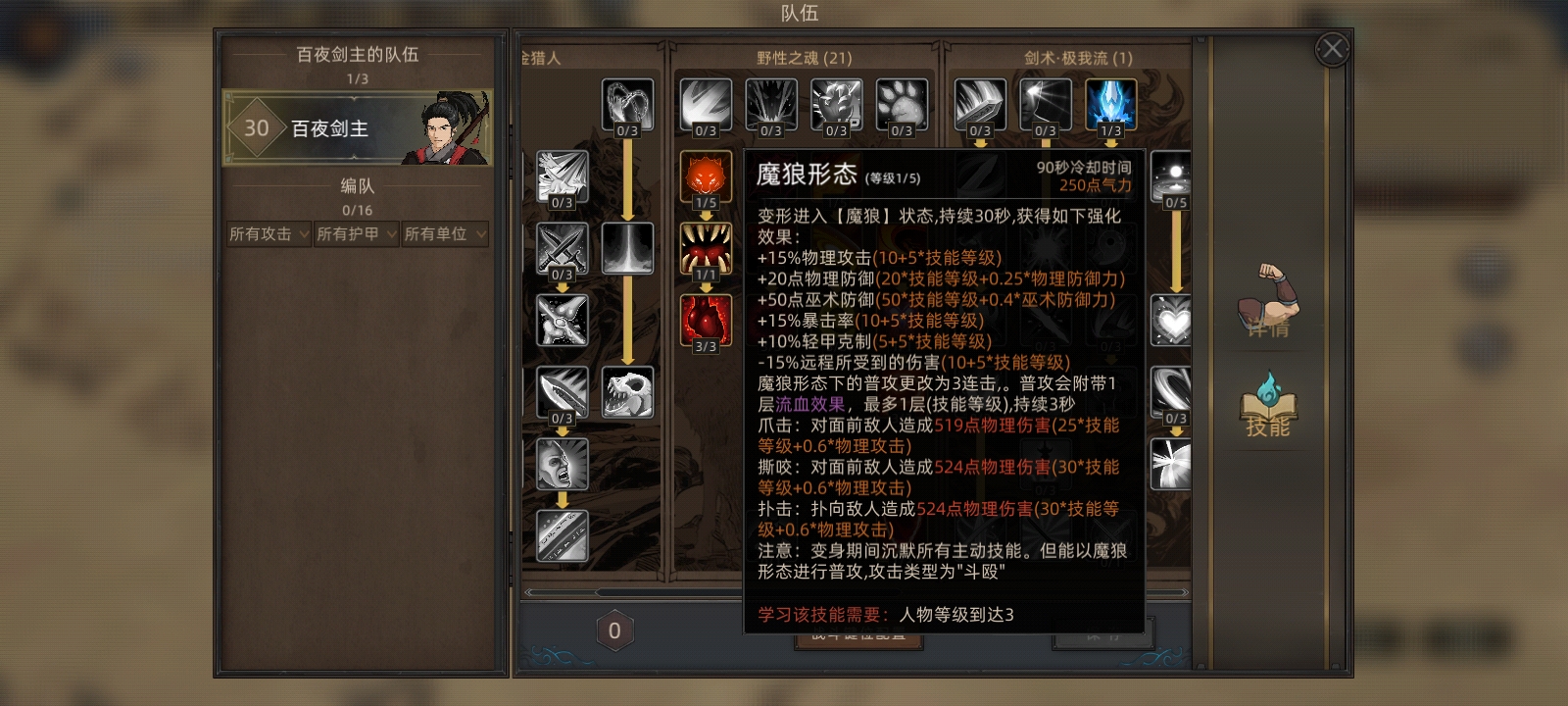Expand the 所有护甲 dropdown
1568x706 pixels.
pyautogui.click(x=356, y=234)
